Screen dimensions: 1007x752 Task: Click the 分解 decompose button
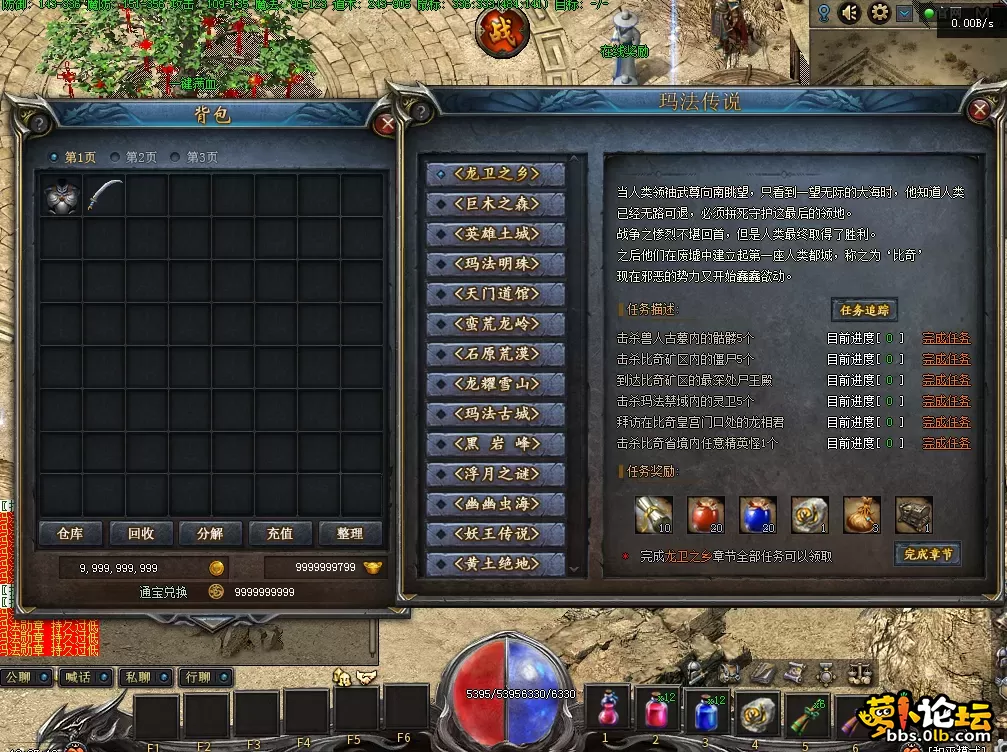coord(210,534)
